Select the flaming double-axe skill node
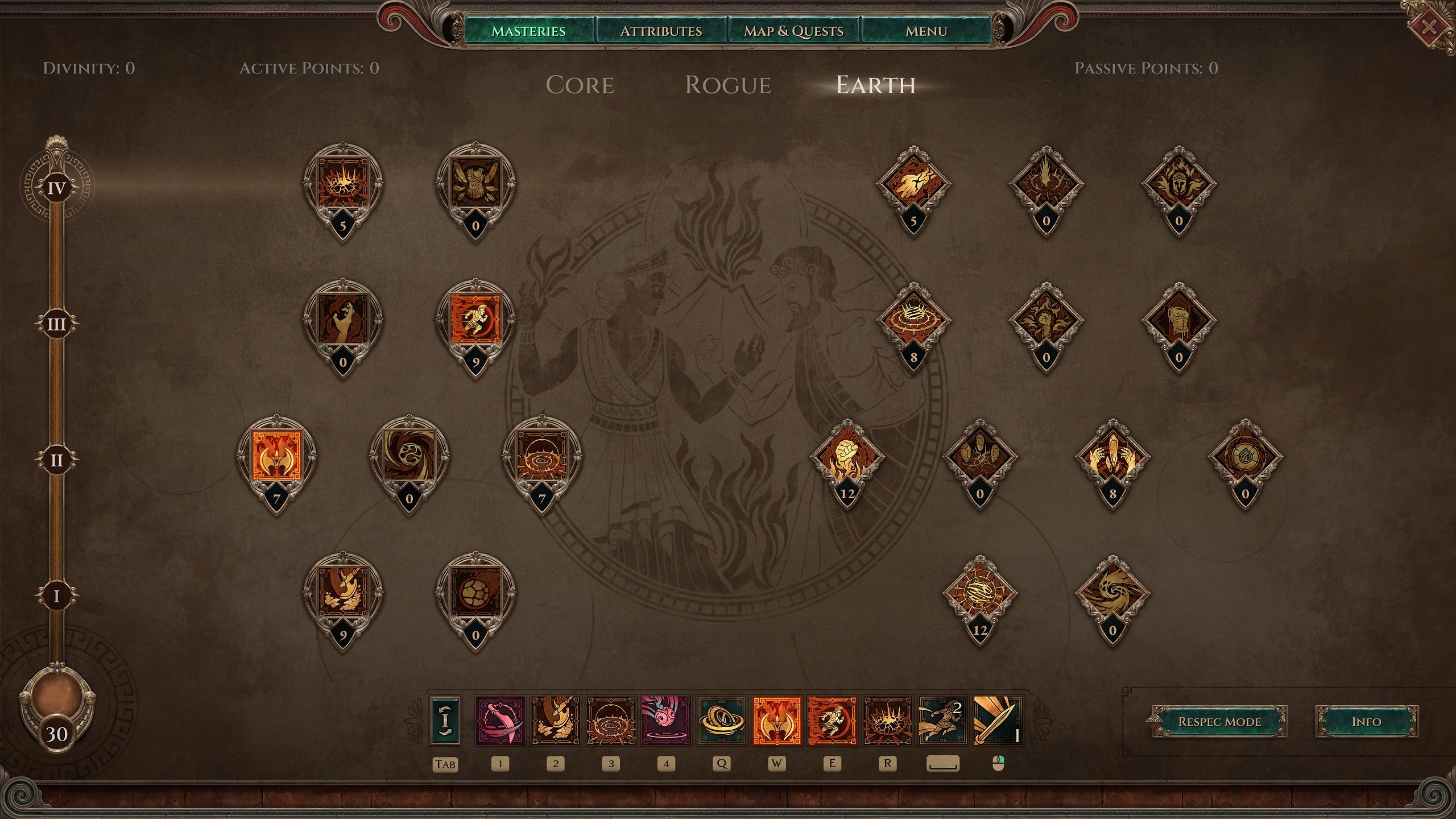The height and width of the screenshot is (819, 1456). [276, 457]
